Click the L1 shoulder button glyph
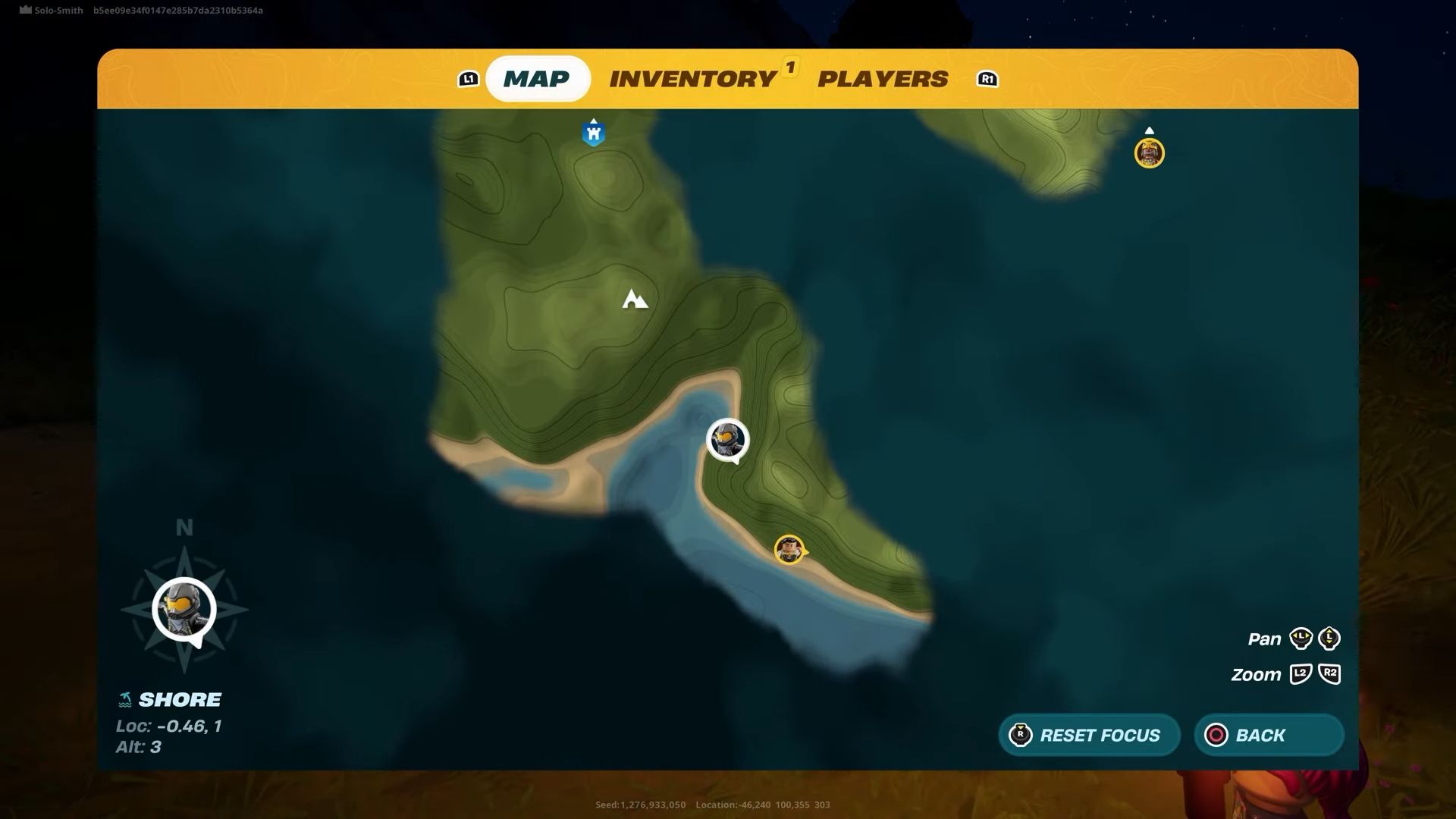 click(x=469, y=79)
